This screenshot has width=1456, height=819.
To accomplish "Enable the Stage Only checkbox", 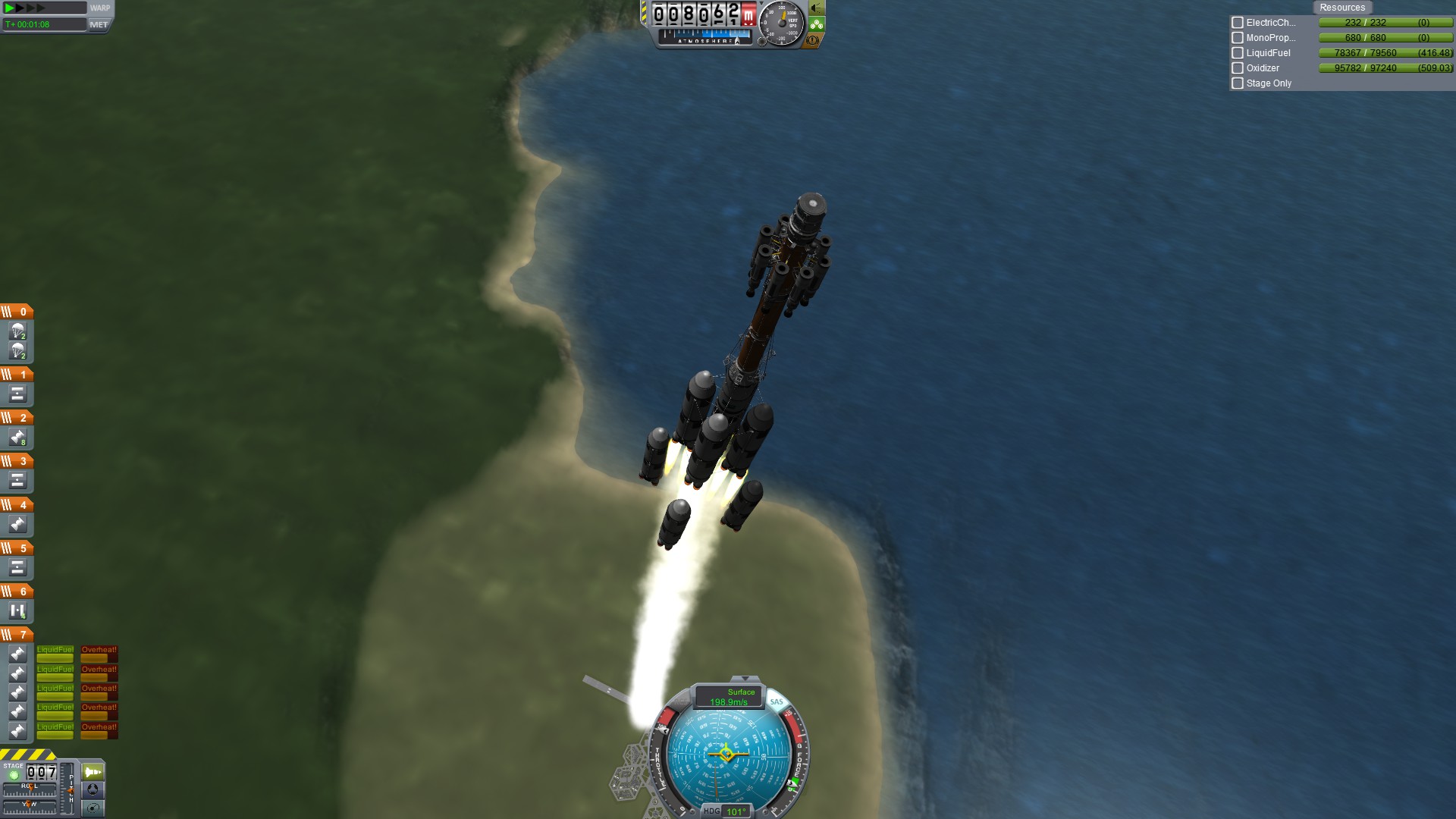I will [x=1238, y=83].
